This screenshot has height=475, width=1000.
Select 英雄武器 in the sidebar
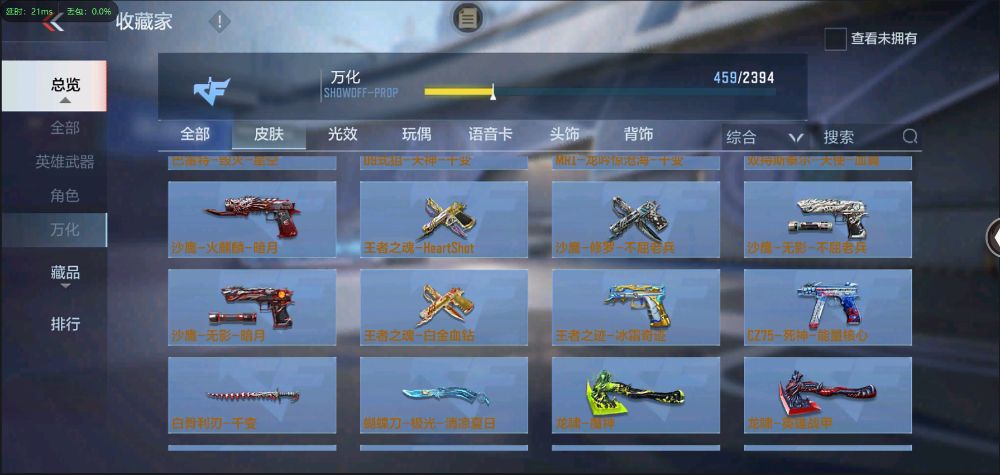click(65, 161)
